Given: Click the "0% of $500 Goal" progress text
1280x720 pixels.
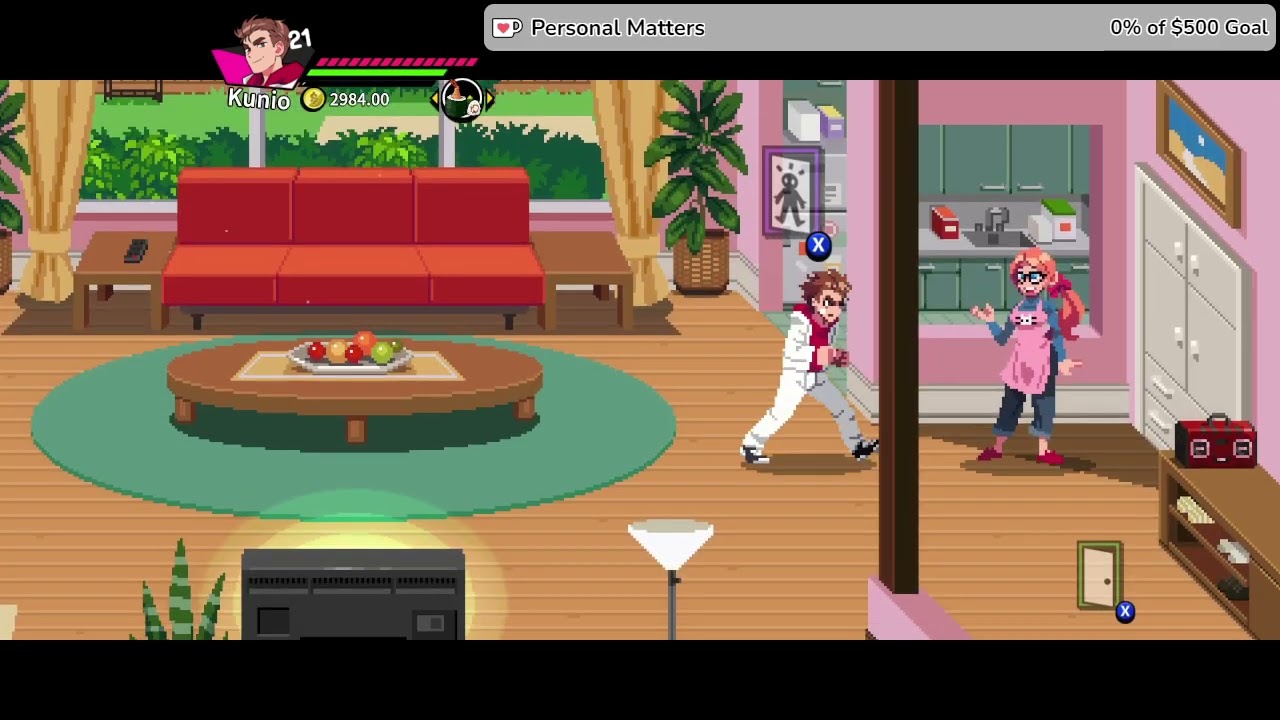Looking at the screenshot, I should tap(1189, 28).
